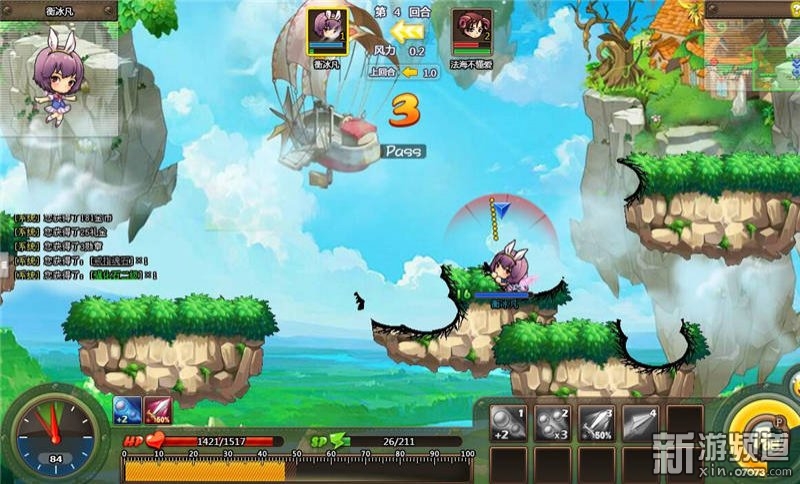Click the shot power gauge bar
The image size is (800, 484).
[x=299, y=469]
